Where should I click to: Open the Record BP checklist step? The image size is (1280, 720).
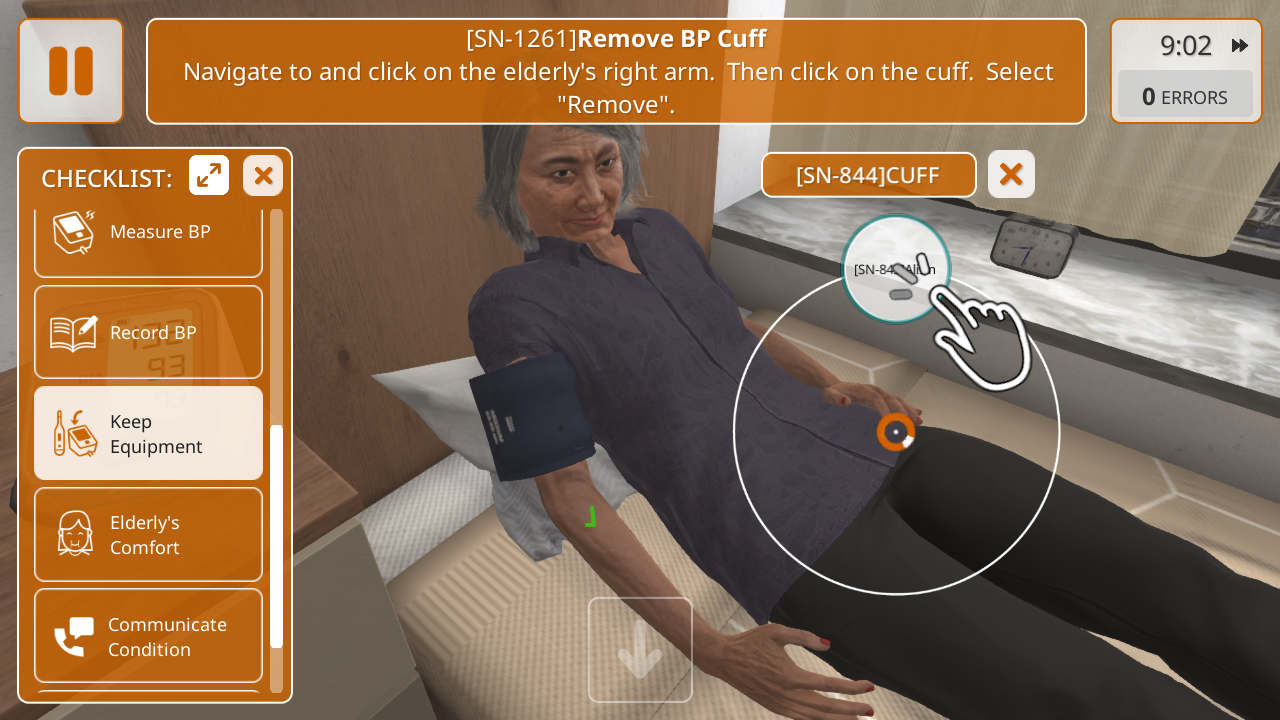click(x=148, y=332)
